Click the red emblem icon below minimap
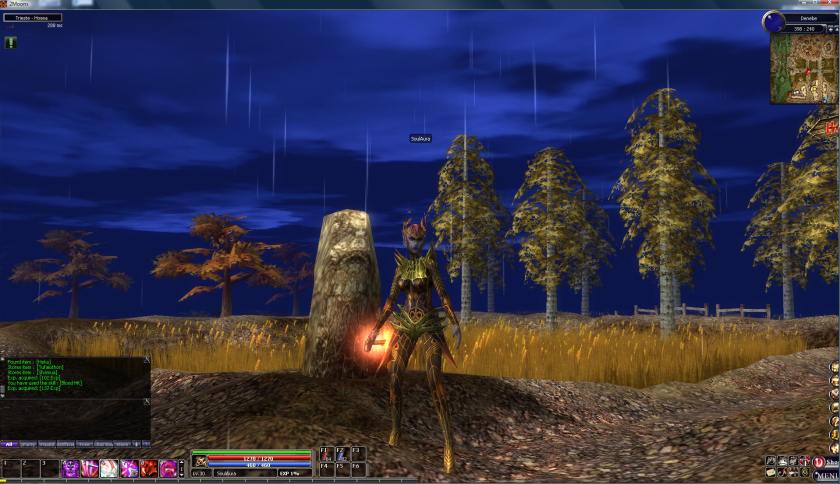Image resolution: width=840 pixels, height=484 pixels. (832, 128)
